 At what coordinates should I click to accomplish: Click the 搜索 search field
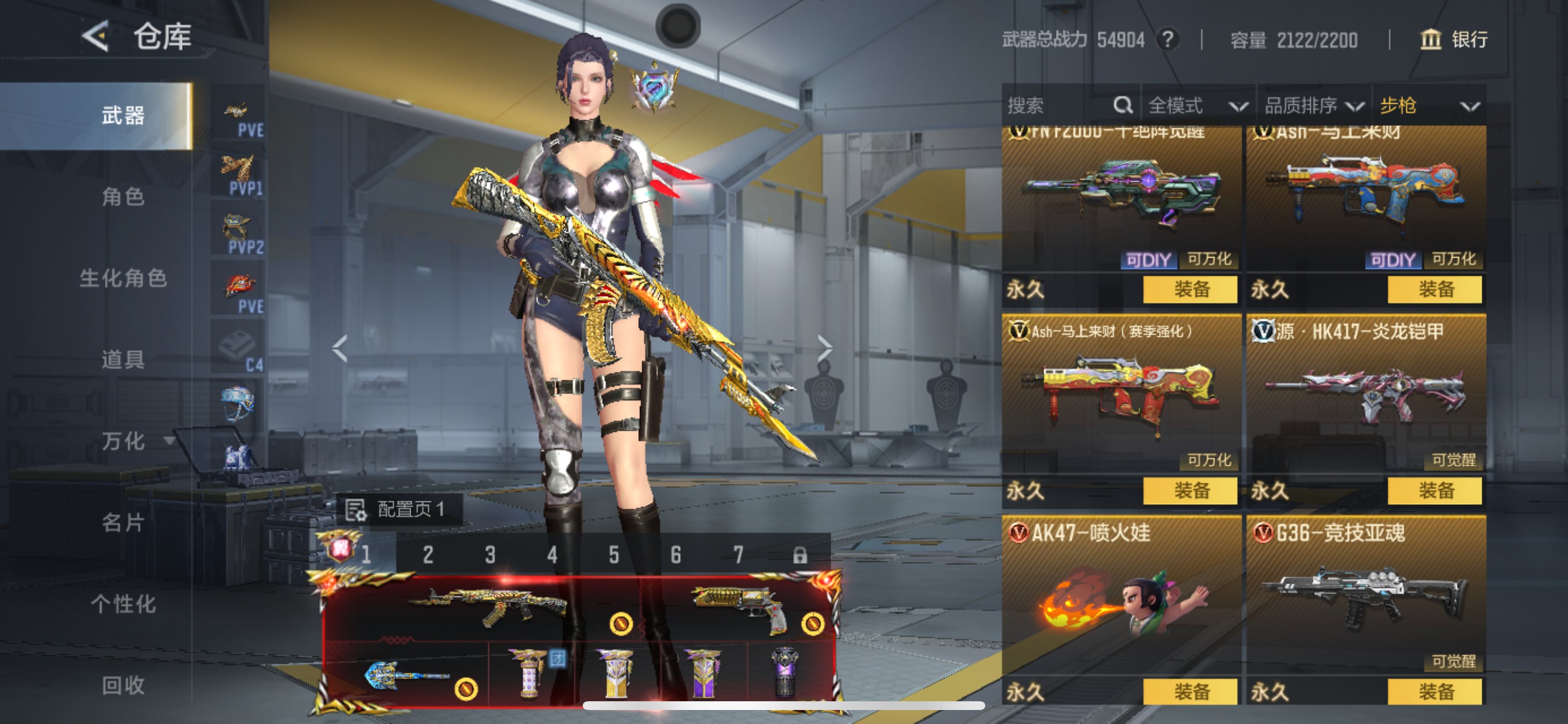[1059, 106]
